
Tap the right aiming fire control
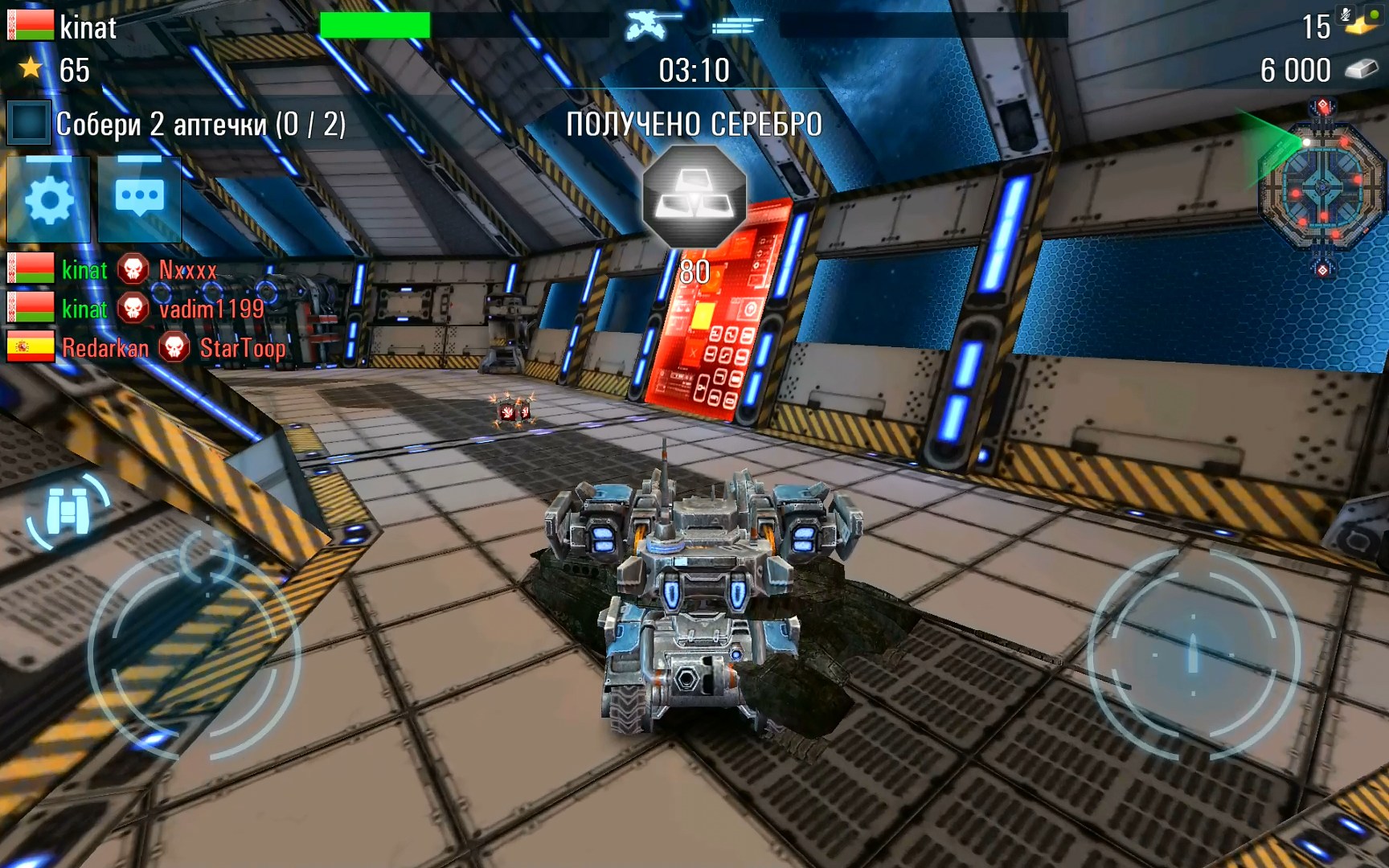[1193, 653]
